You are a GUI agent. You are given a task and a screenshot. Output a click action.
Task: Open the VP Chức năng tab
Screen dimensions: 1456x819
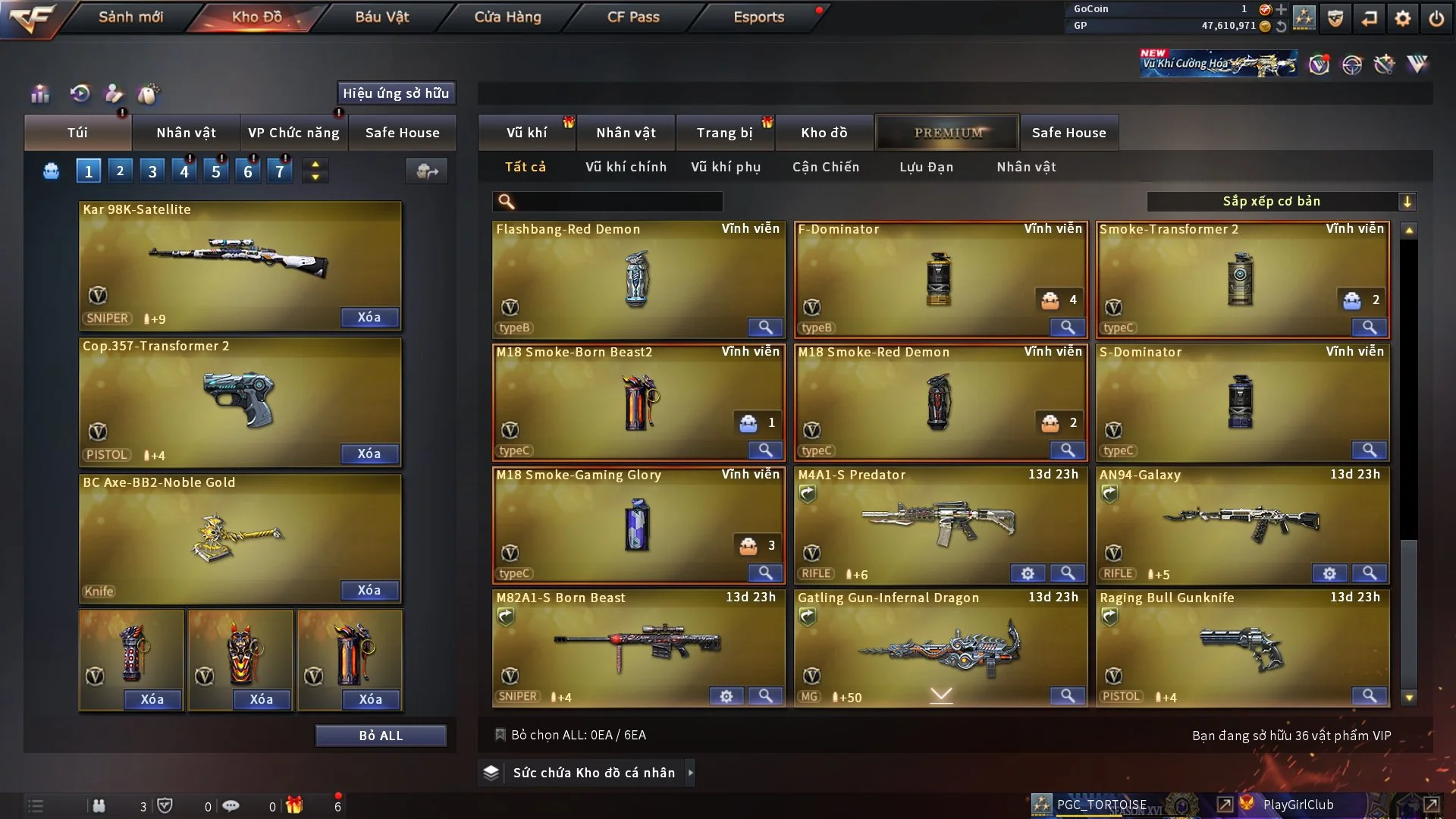pyautogui.click(x=293, y=133)
